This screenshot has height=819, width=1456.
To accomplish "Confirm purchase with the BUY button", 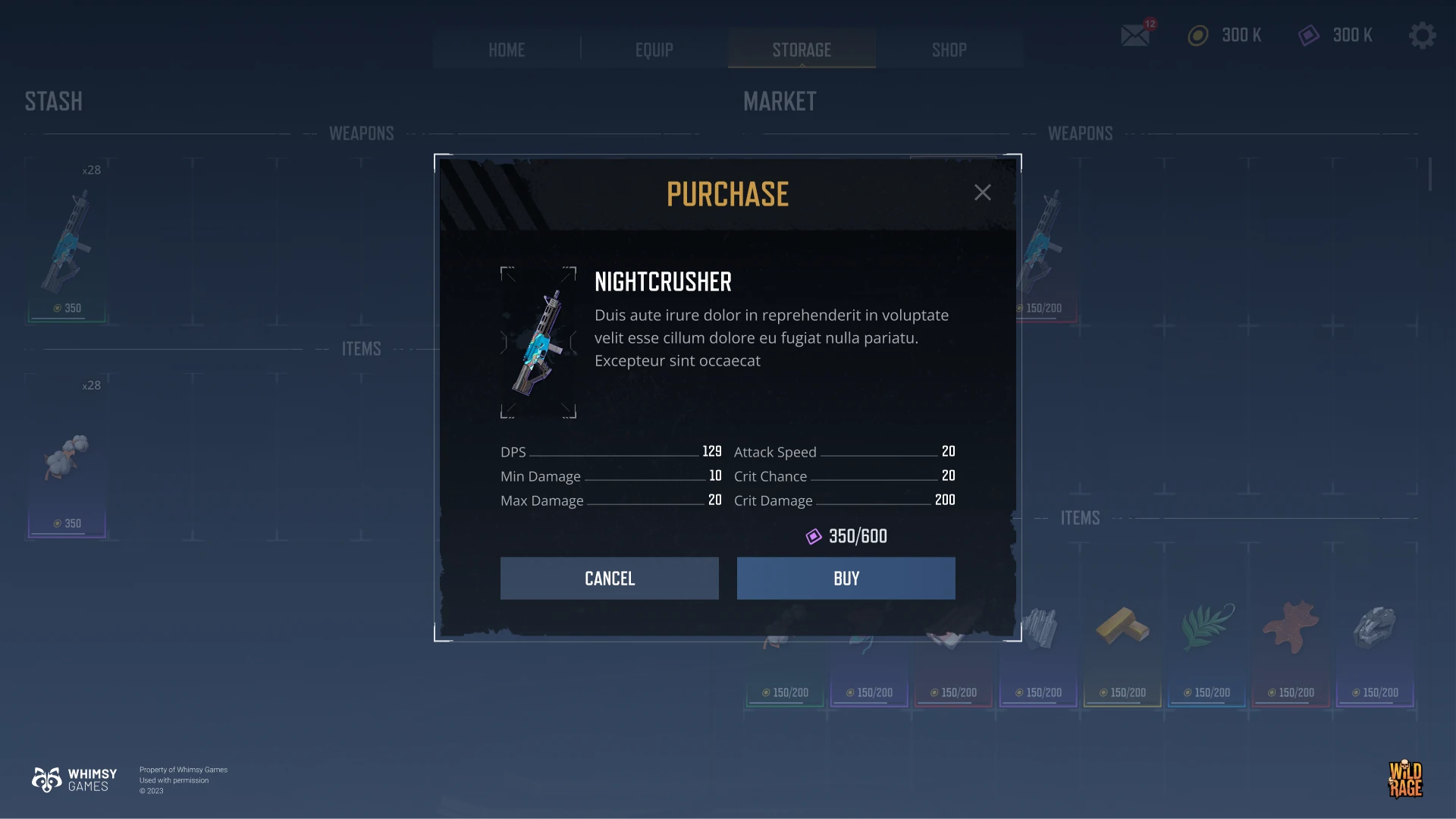I will [x=846, y=579].
